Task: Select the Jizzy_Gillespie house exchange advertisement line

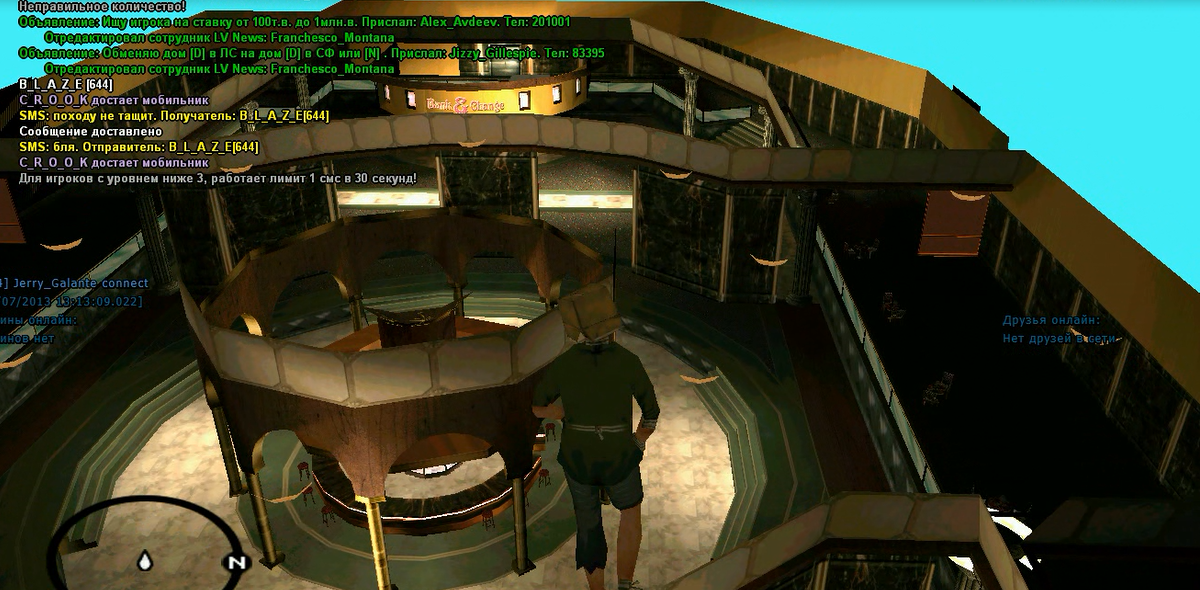Action: tap(311, 52)
